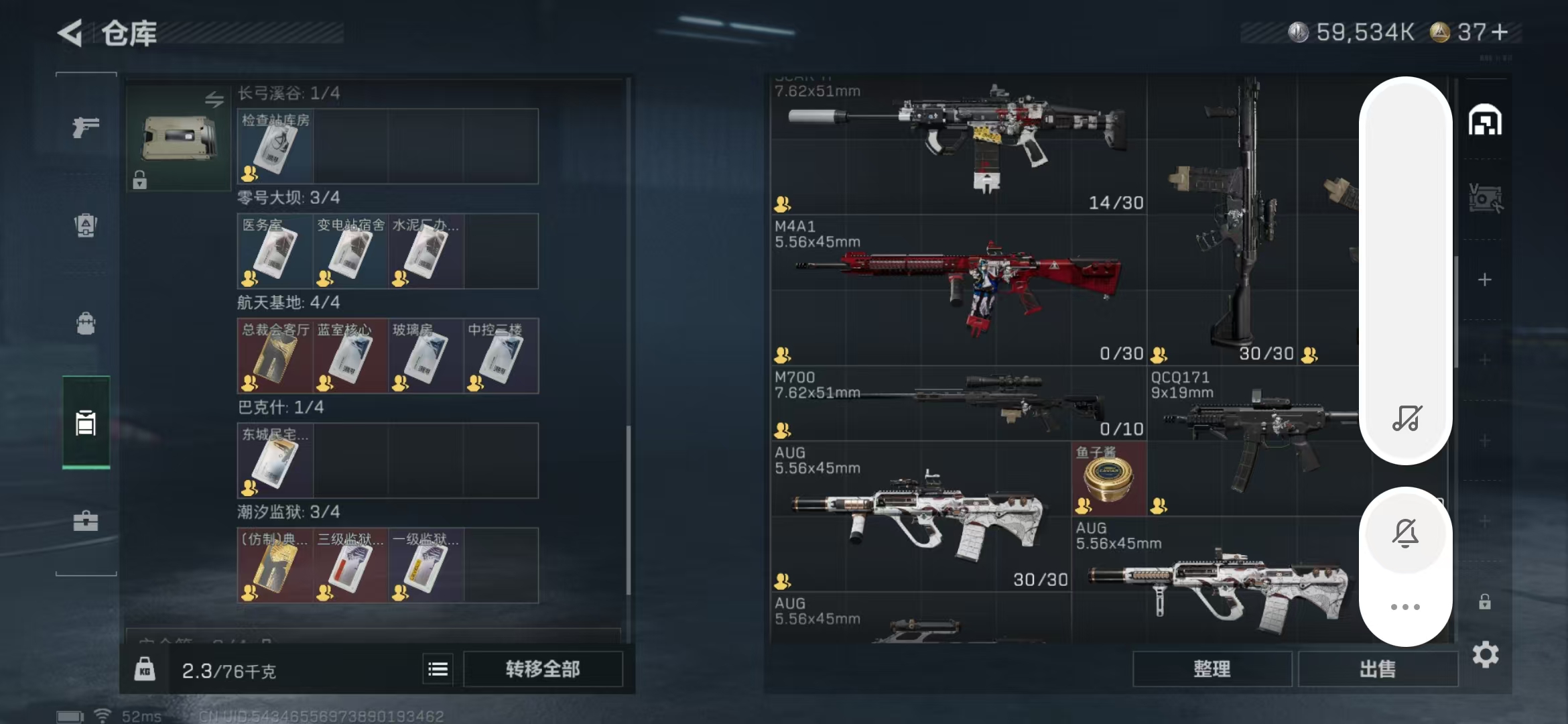This screenshot has width=1568, height=724.
Task: Open the briefcase tab in the sidebar
Action: point(86,521)
